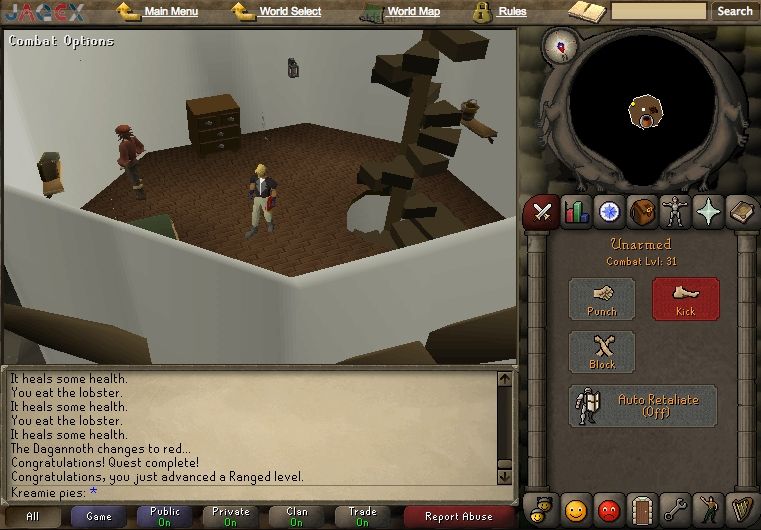The width and height of the screenshot is (761, 530).
Task: Click the Report Abuse button
Action: point(459,517)
